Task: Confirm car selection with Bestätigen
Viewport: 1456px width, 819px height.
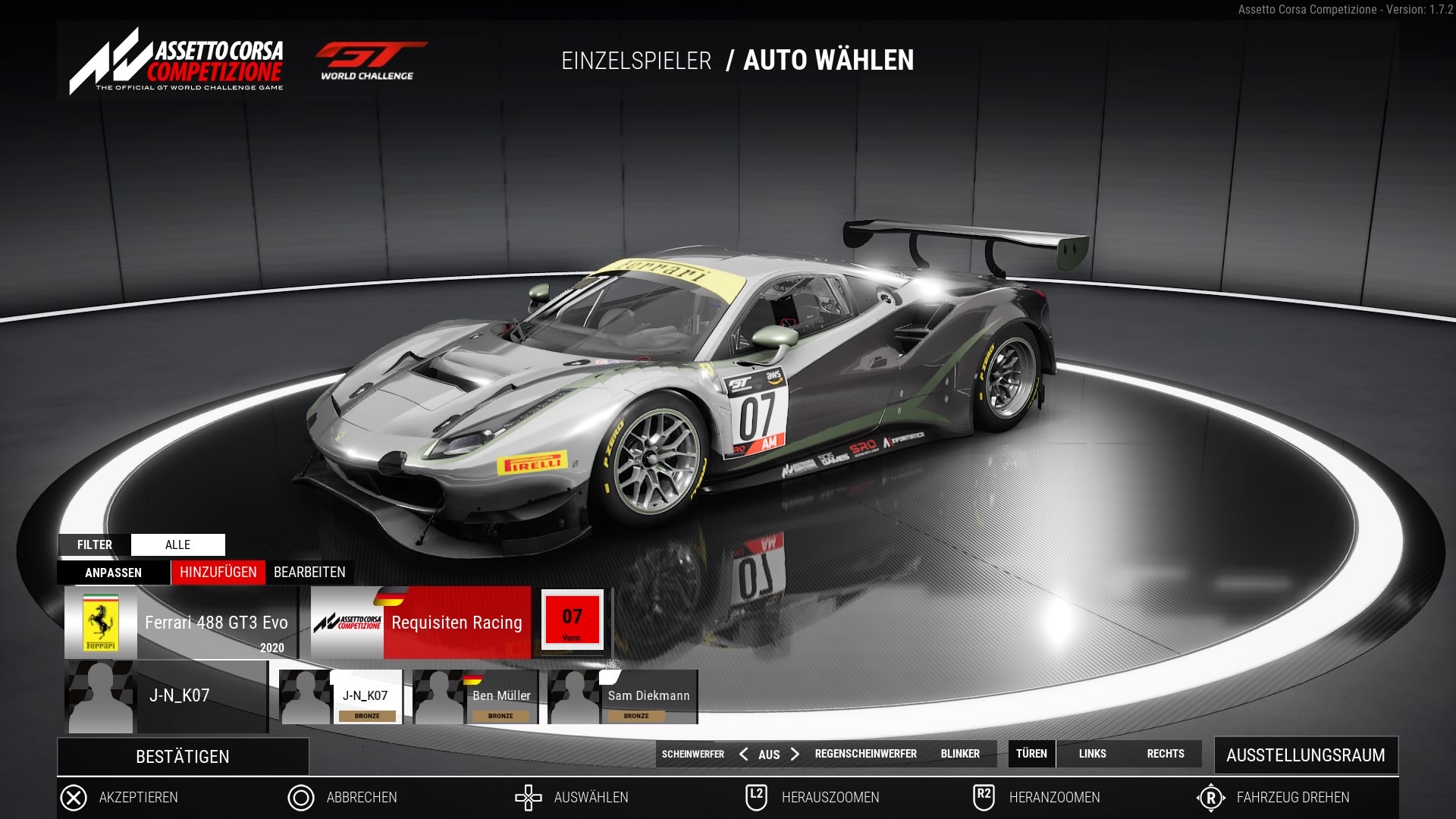Action: [x=183, y=757]
